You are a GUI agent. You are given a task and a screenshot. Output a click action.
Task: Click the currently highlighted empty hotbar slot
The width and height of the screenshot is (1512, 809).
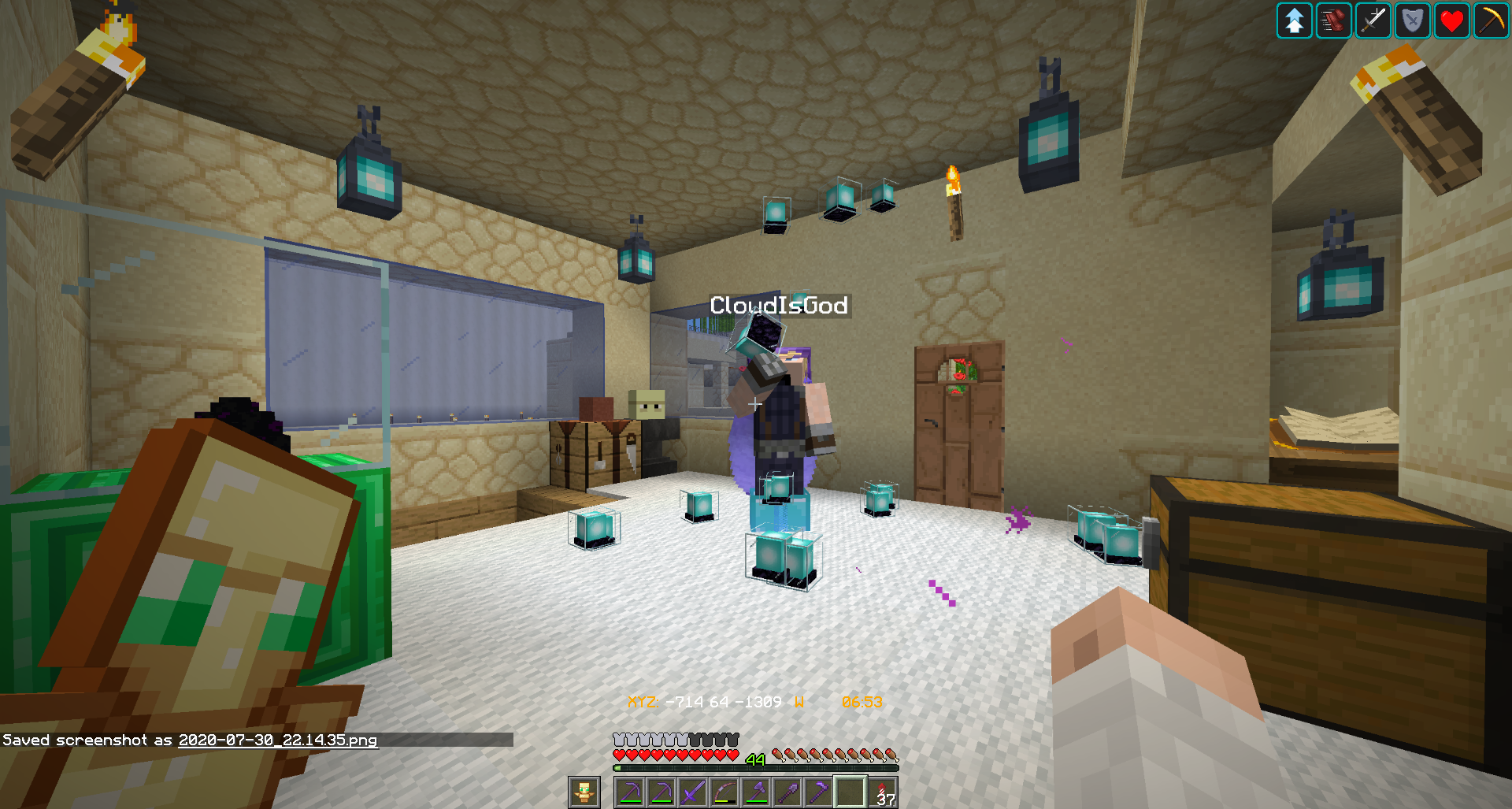tap(850, 791)
